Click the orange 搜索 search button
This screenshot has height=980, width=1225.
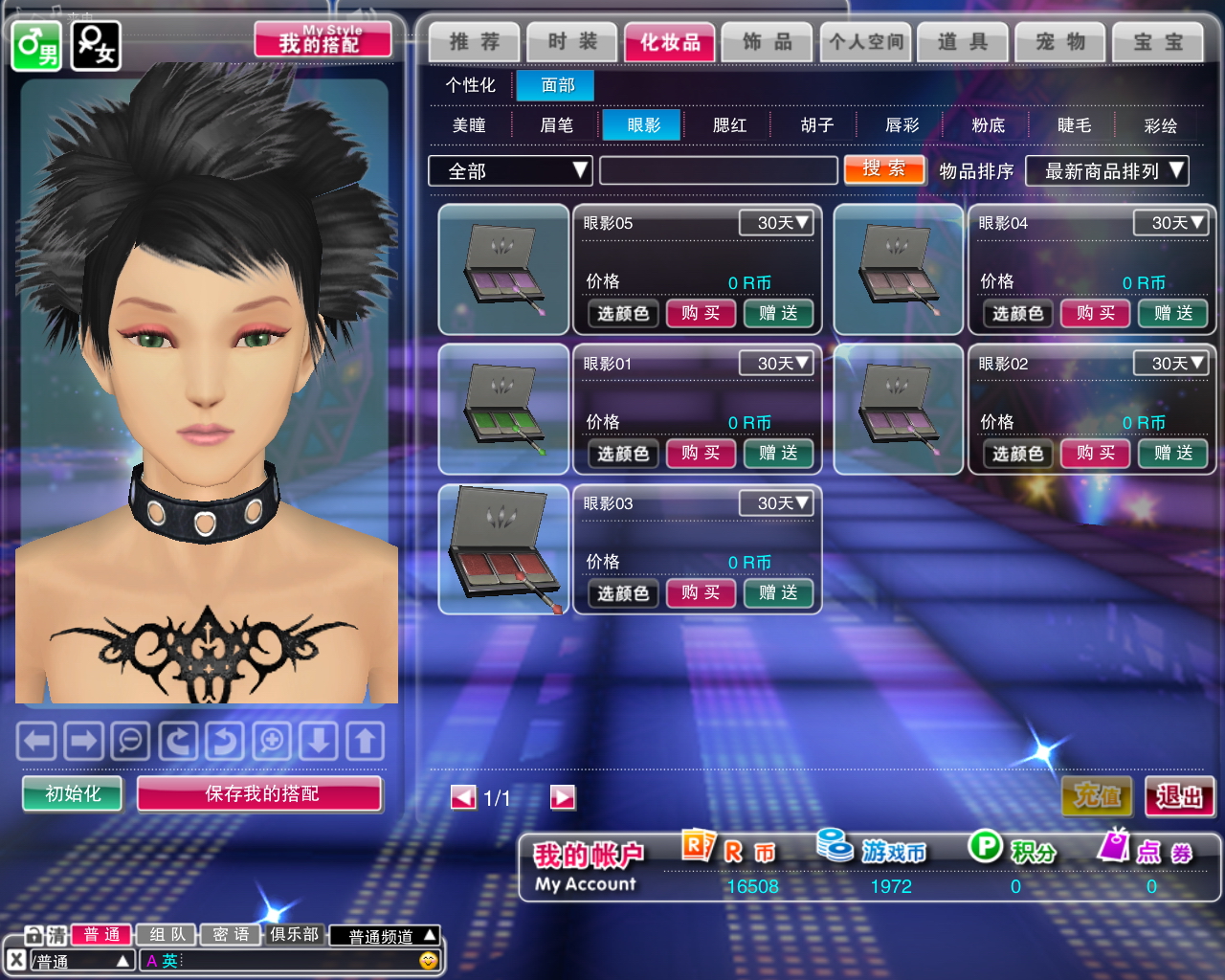coord(884,169)
